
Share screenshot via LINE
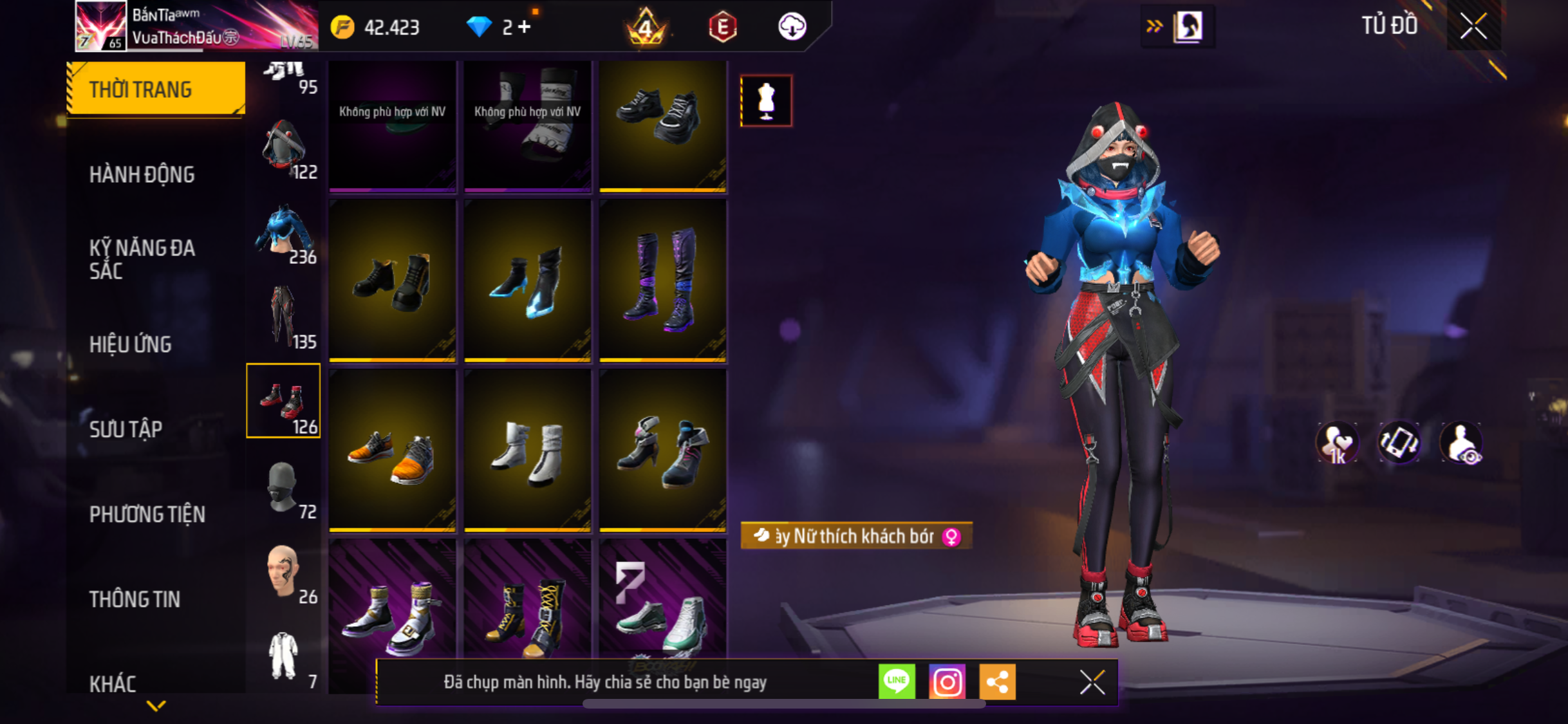click(x=897, y=682)
